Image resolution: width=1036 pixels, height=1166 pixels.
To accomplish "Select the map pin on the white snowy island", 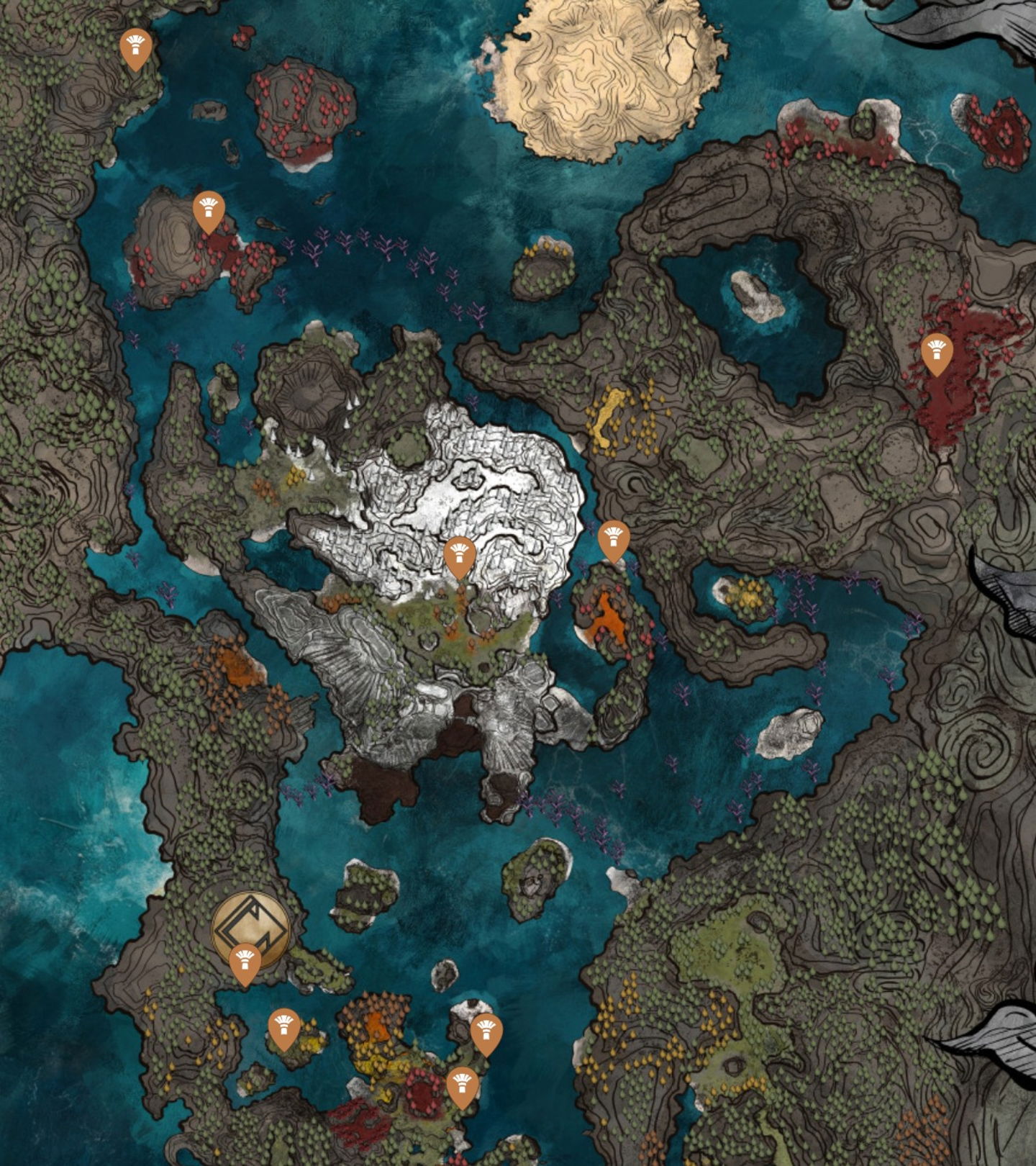I will pyautogui.click(x=460, y=556).
